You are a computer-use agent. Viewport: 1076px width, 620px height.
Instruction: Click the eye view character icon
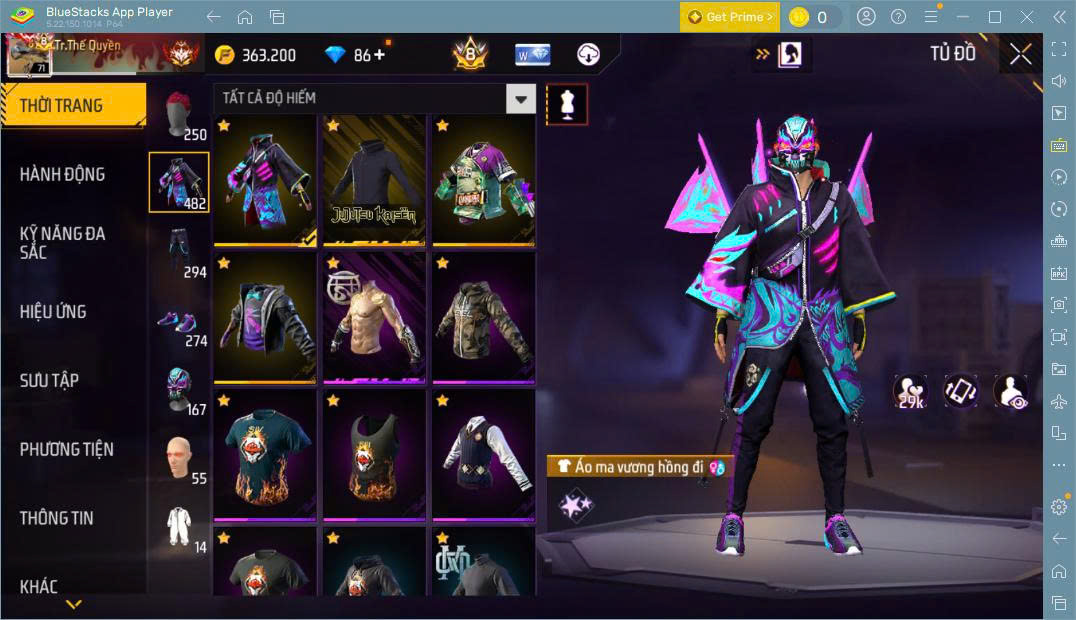1011,391
